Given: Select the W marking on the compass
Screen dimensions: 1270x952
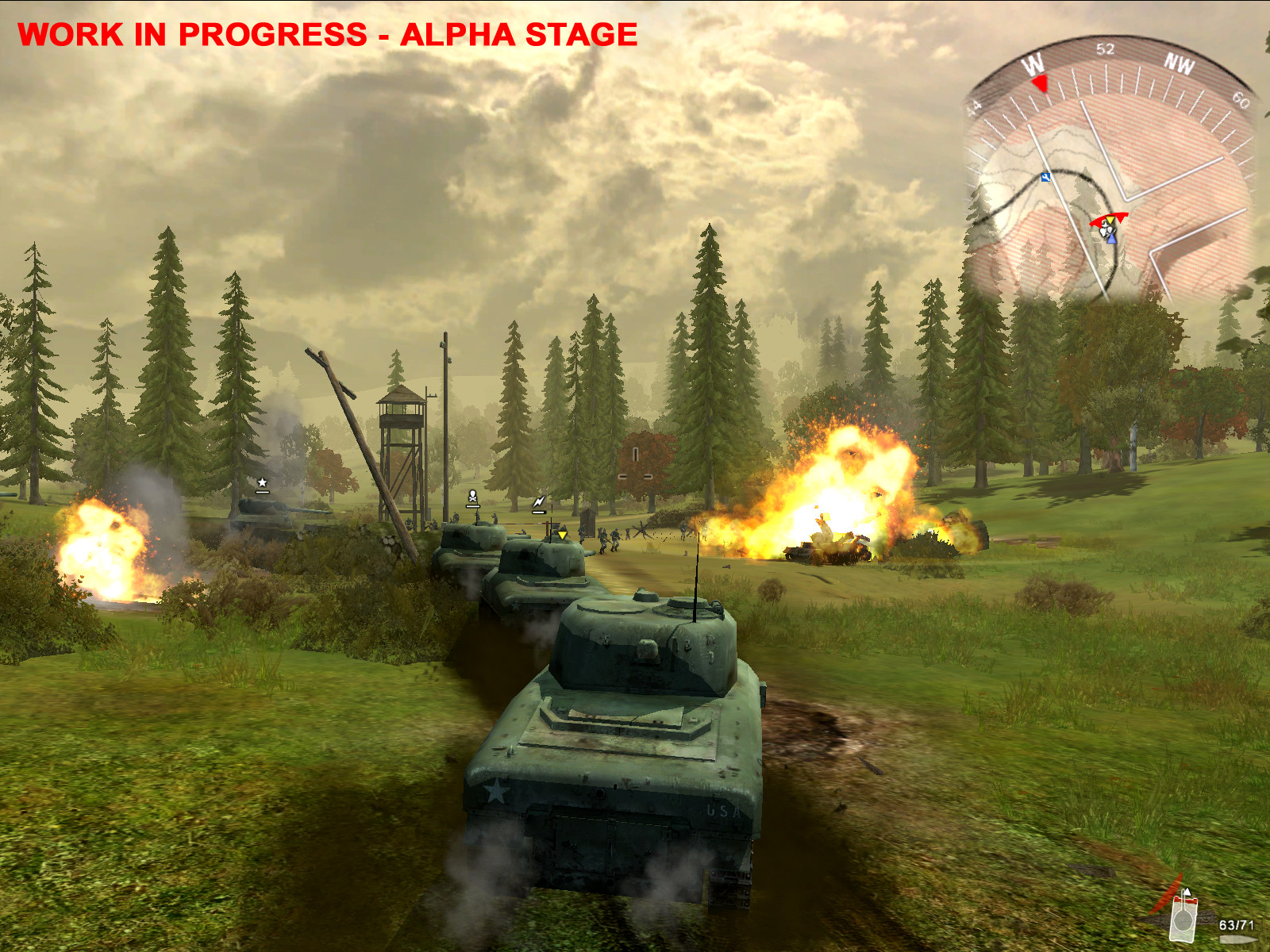Looking at the screenshot, I should point(1033,63).
